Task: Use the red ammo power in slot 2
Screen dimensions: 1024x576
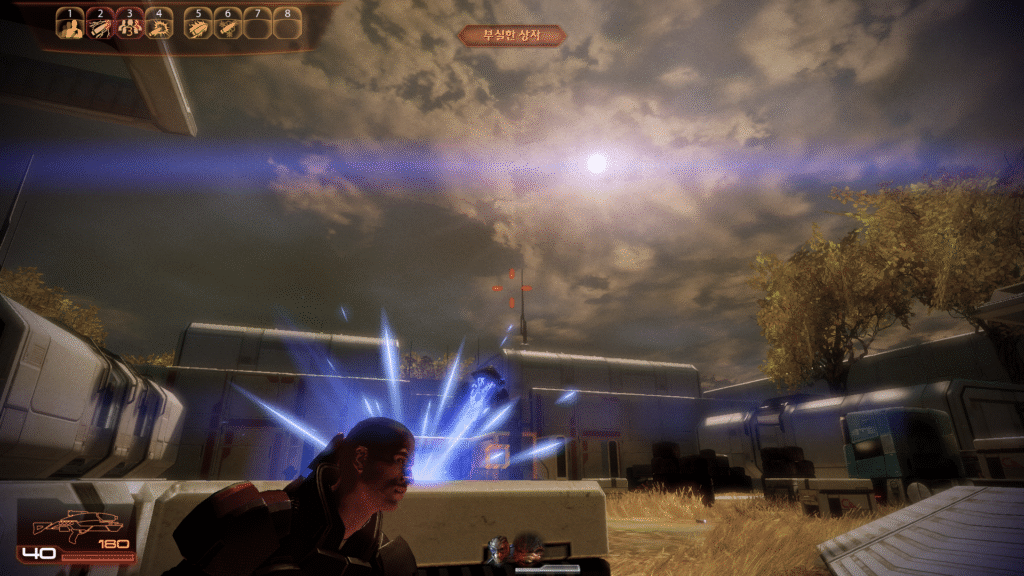Action: click(99, 26)
